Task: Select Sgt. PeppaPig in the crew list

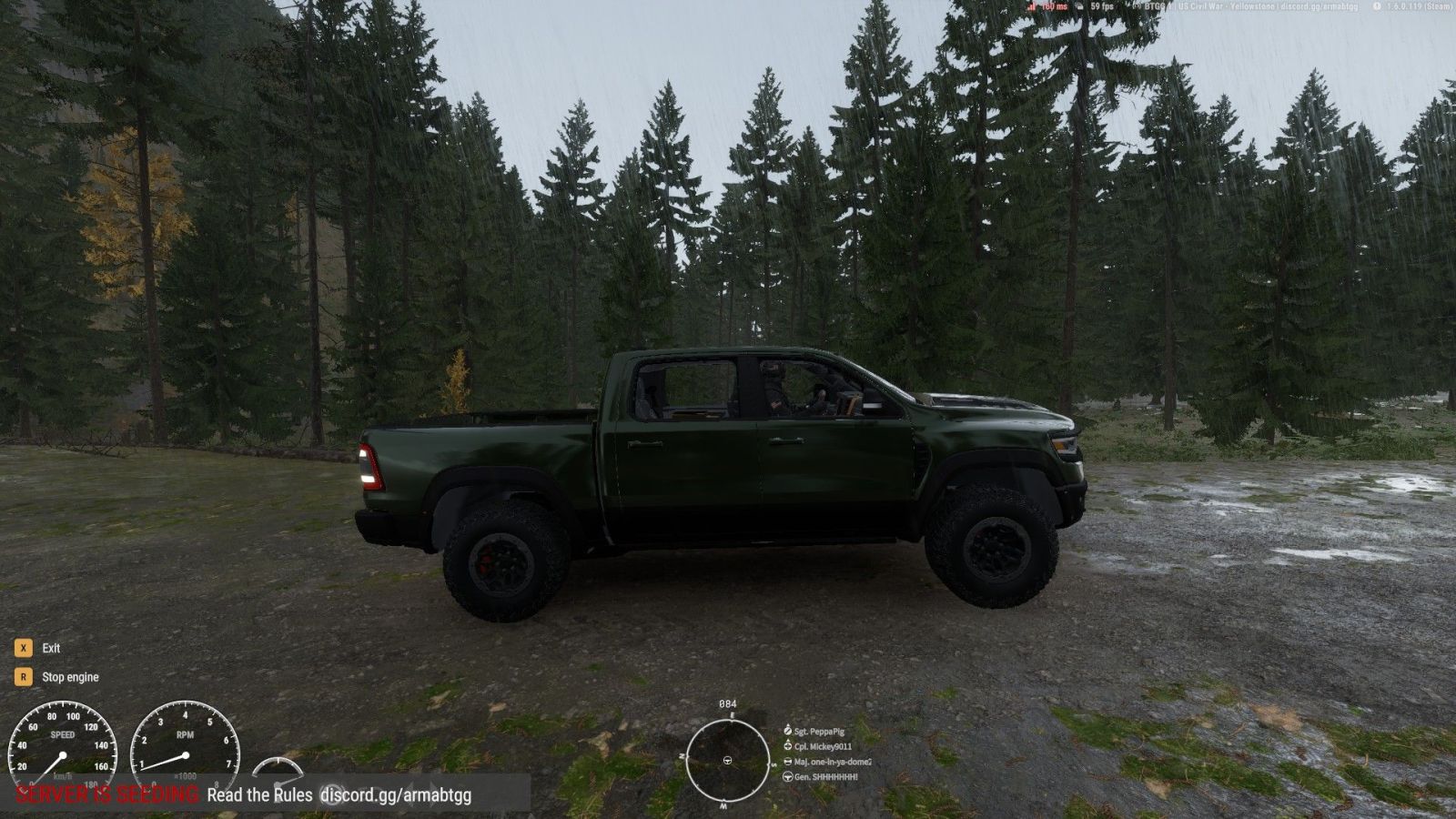Action: [x=819, y=732]
